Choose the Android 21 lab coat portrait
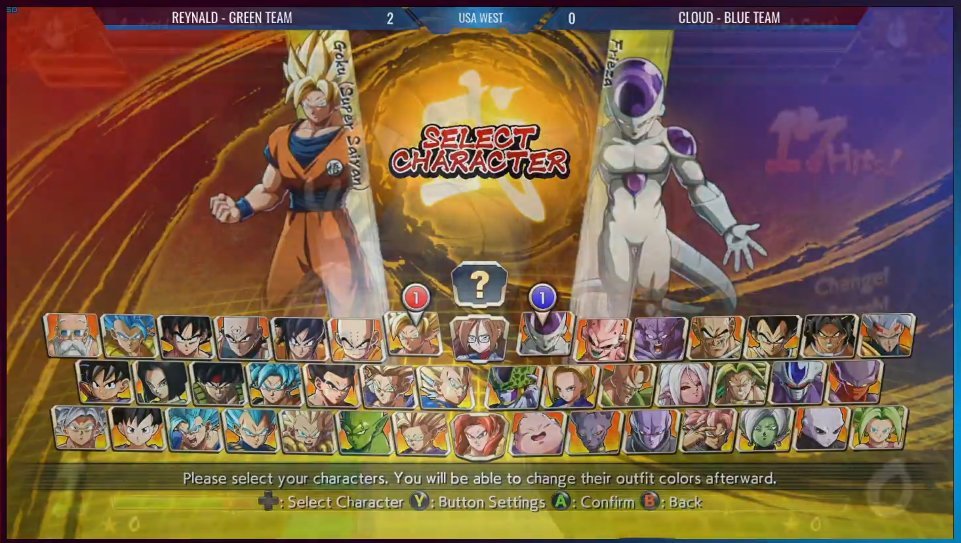 480,338
